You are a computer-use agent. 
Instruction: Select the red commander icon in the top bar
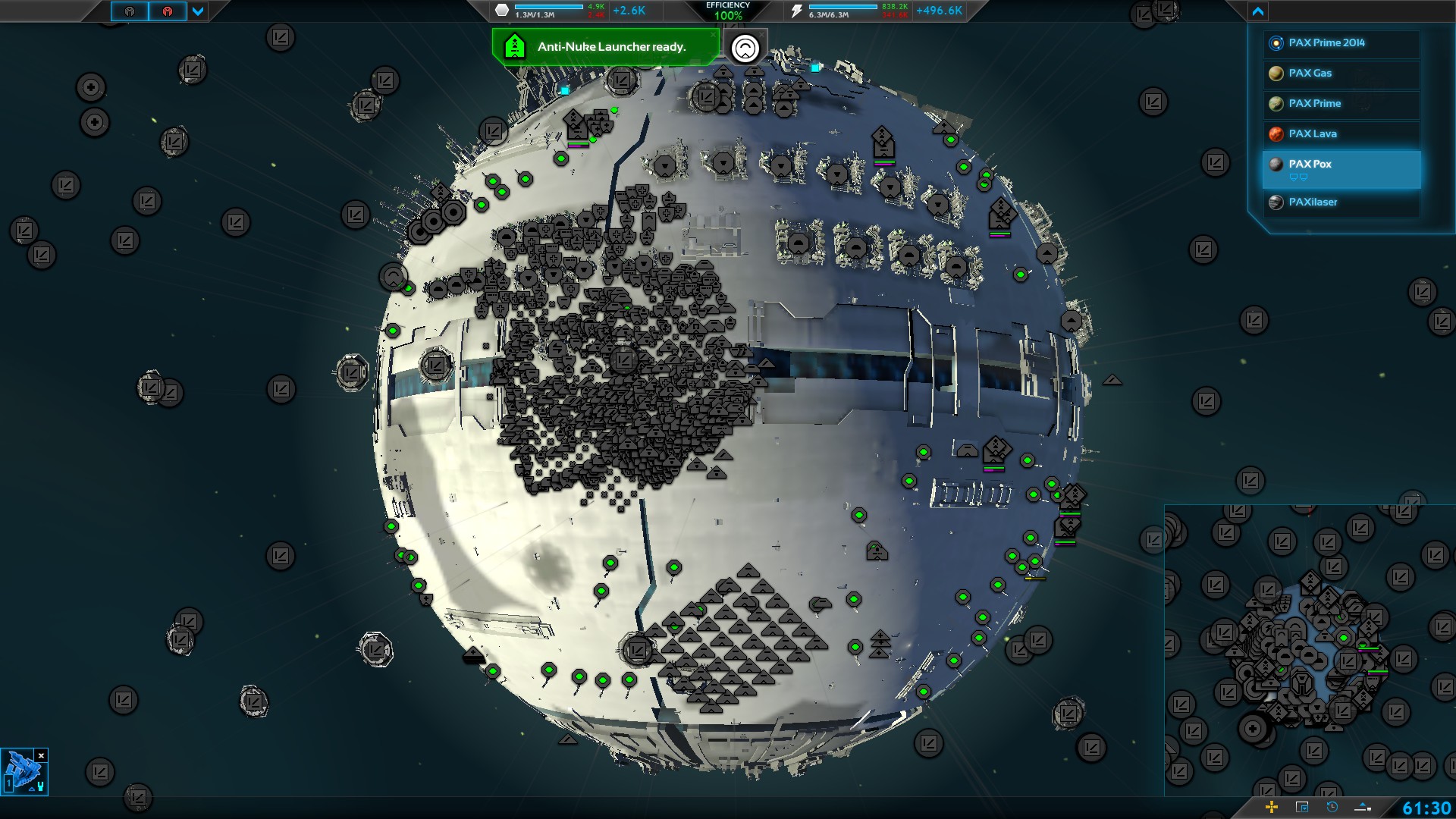coord(168,11)
